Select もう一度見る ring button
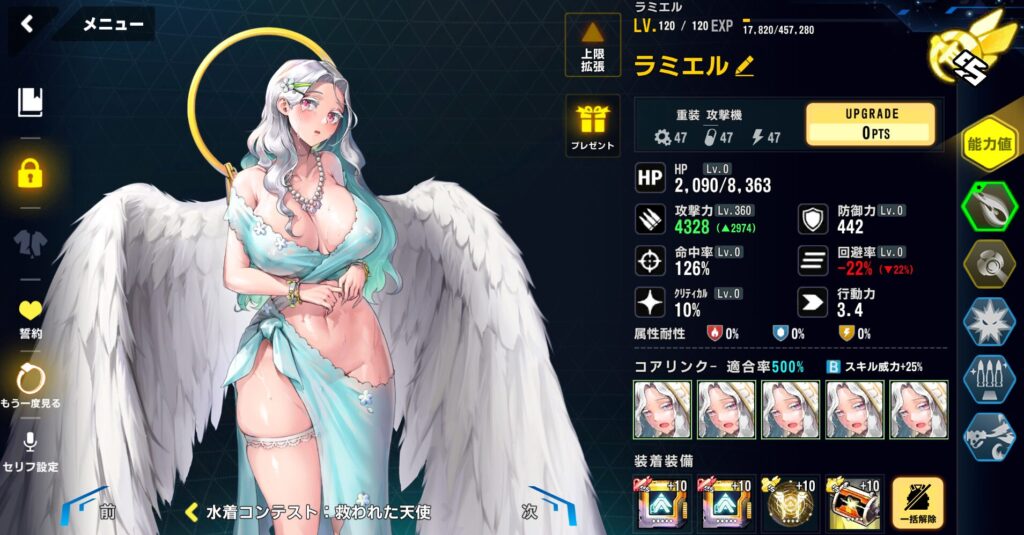This screenshot has width=1024, height=535. click(x=30, y=385)
